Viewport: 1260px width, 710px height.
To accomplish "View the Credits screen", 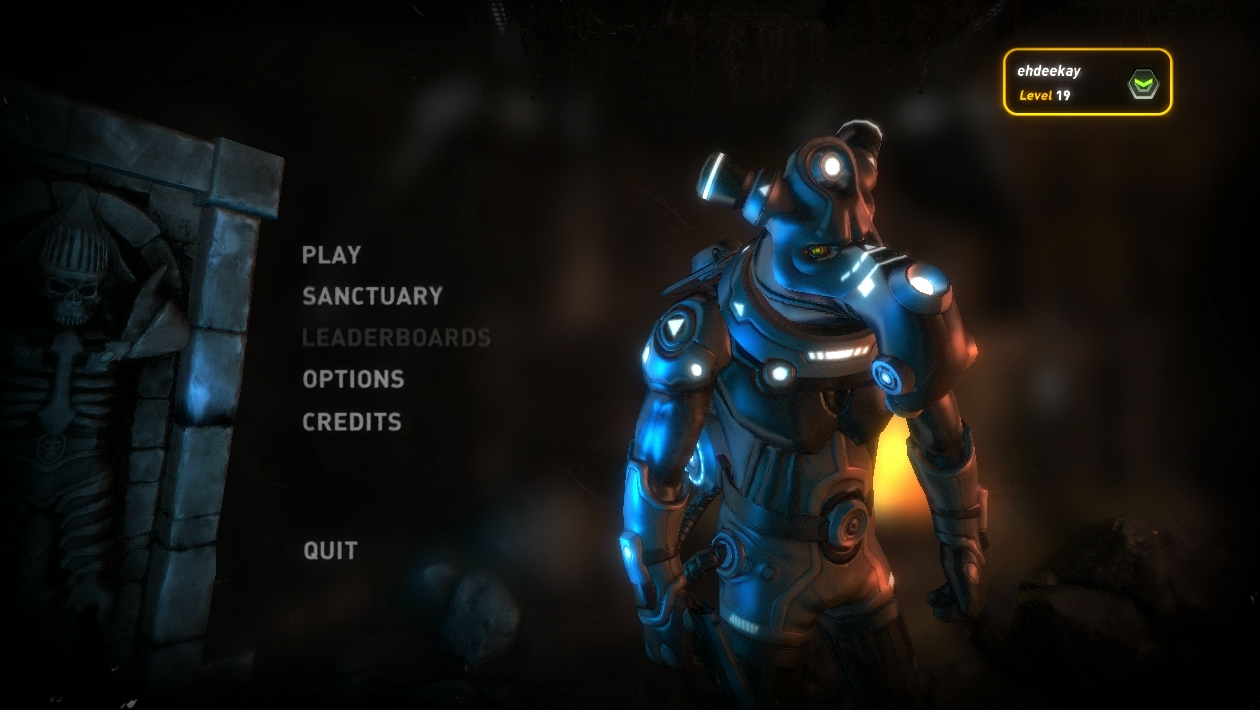I will coord(352,422).
